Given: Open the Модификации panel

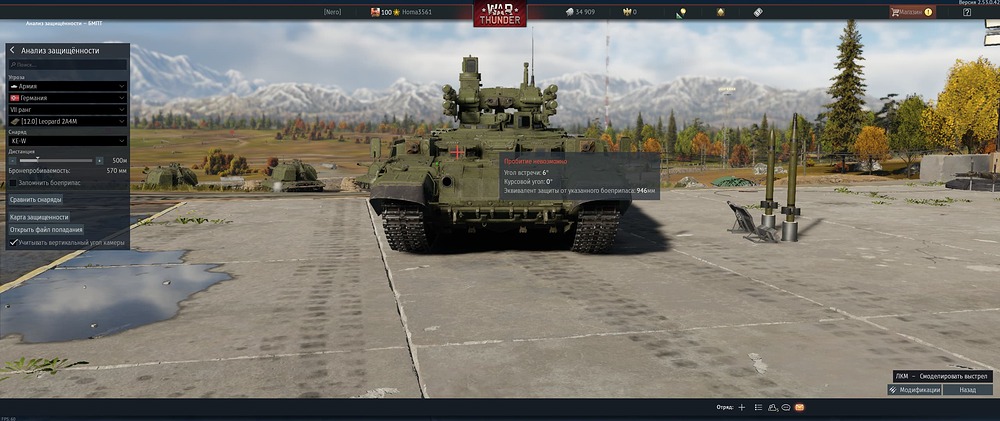Looking at the screenshot, I should [x=915, y=390].
